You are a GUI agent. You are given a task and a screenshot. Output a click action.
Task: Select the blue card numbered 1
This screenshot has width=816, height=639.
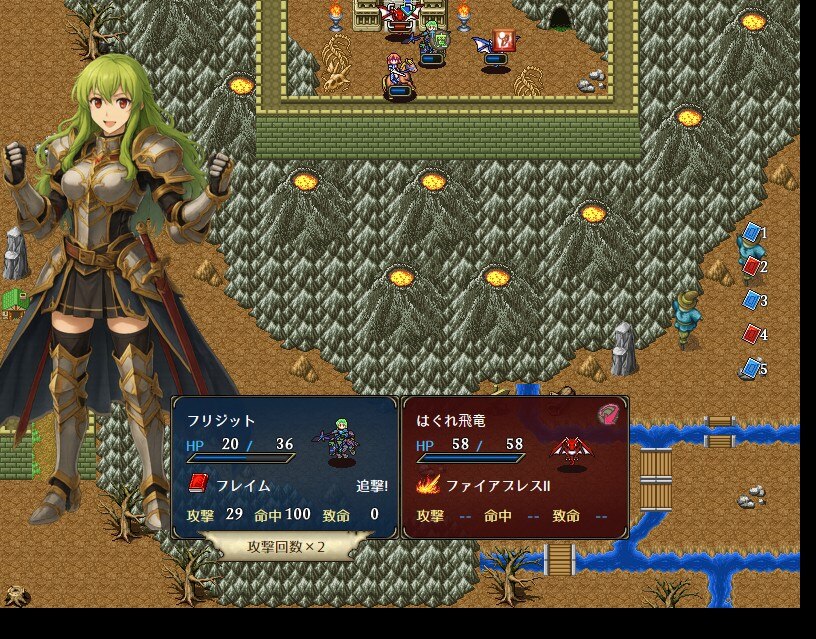pyautogui.click(x=752, y=233)
